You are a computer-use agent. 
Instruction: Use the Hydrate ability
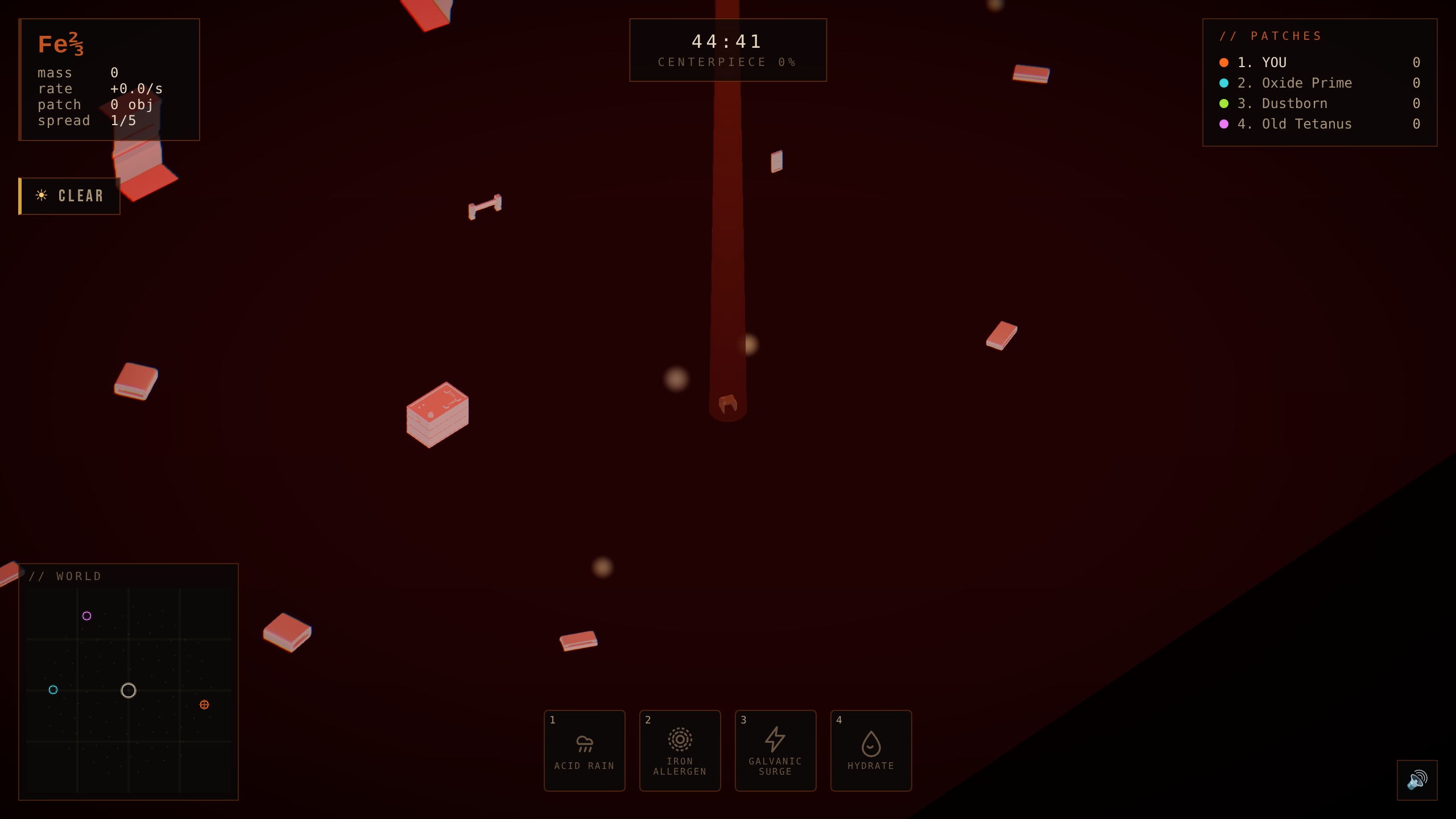pyautogui.click(x=871, y=750)
